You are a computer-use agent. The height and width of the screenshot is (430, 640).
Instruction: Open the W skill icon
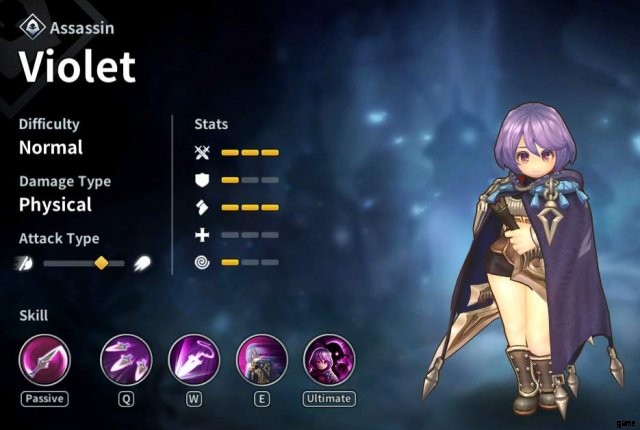pyautogui.click(x=194, y=361)
